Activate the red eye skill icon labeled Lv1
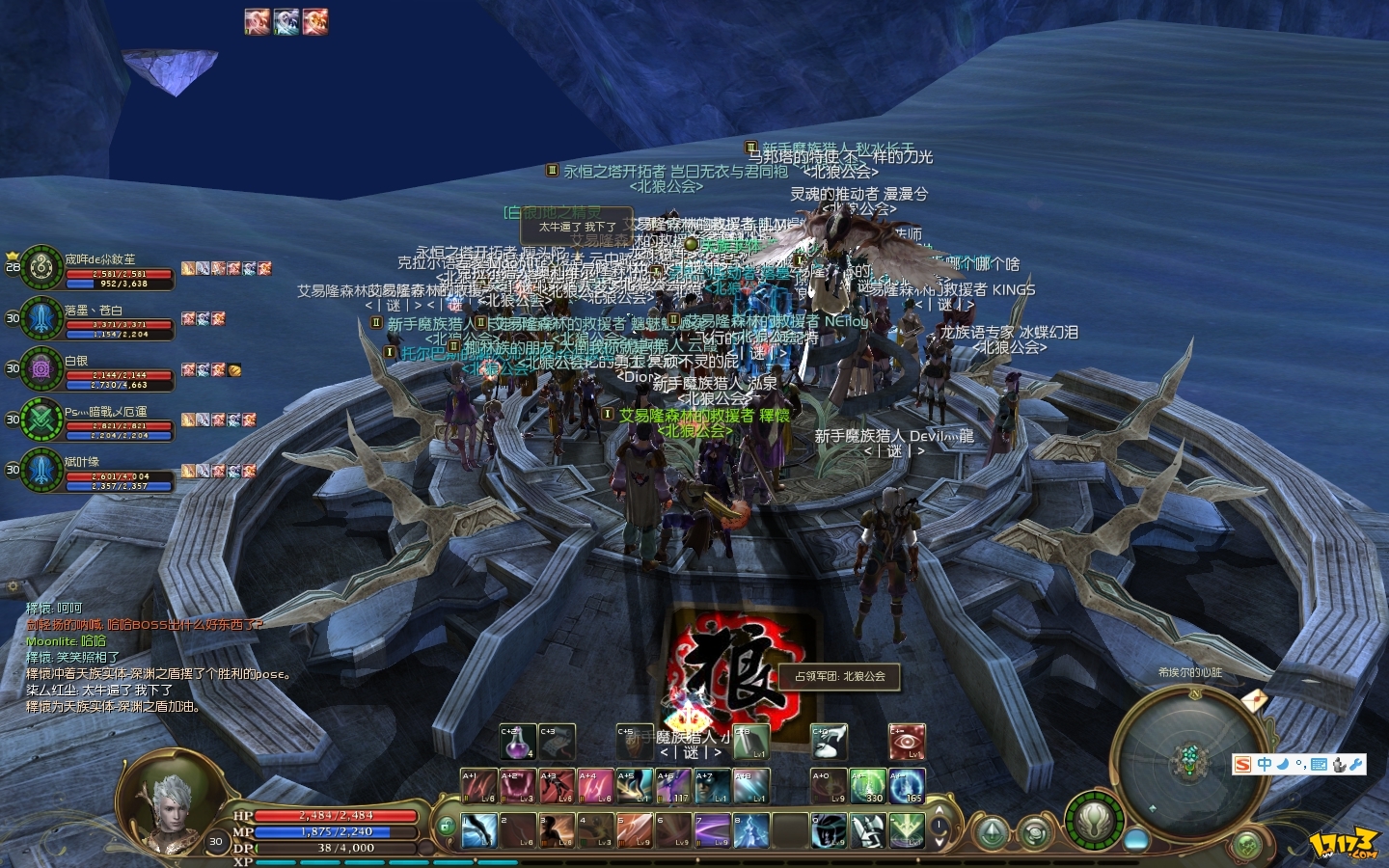 point(908,743)
